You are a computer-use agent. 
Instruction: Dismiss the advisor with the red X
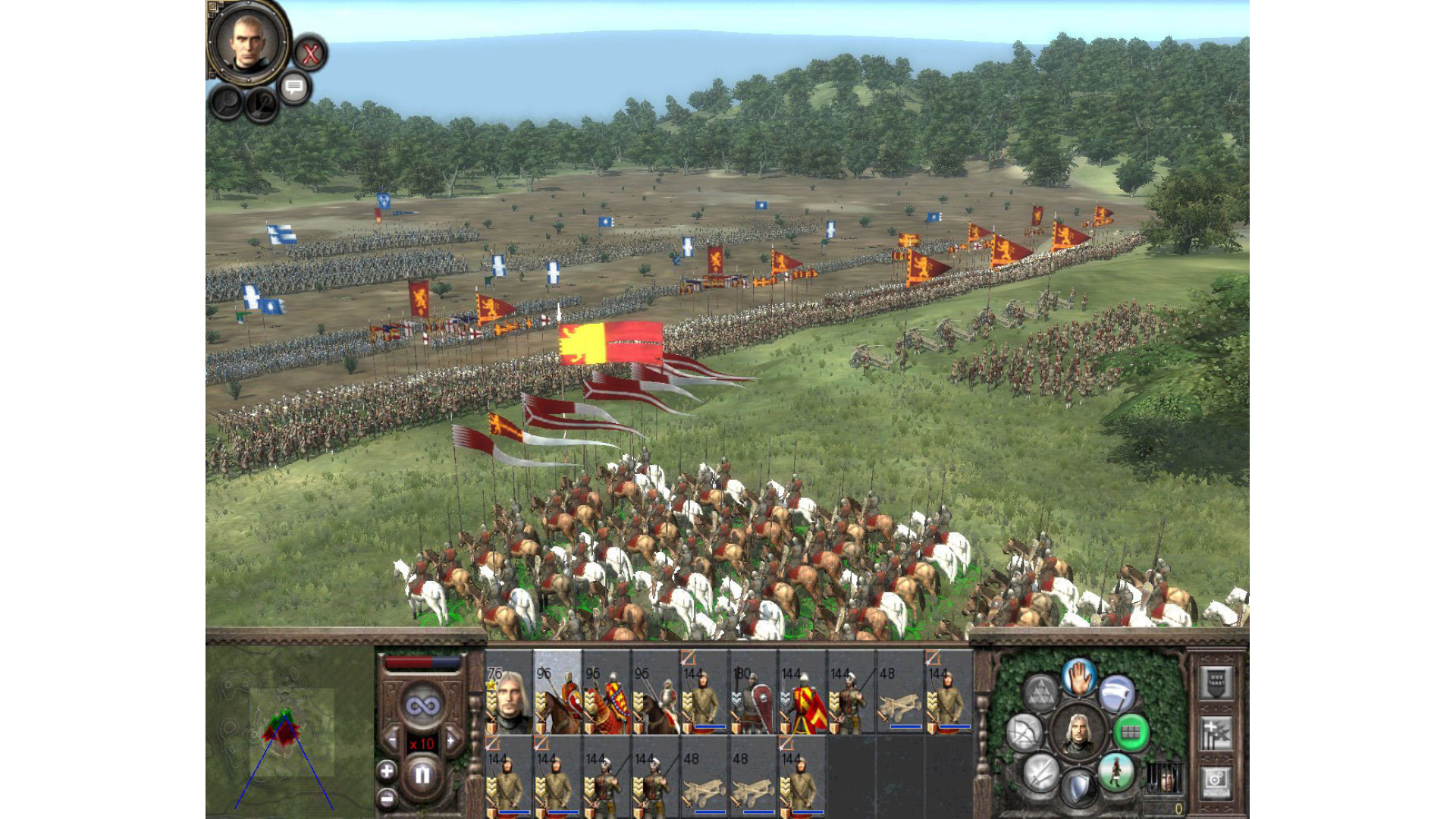[309, 54]
